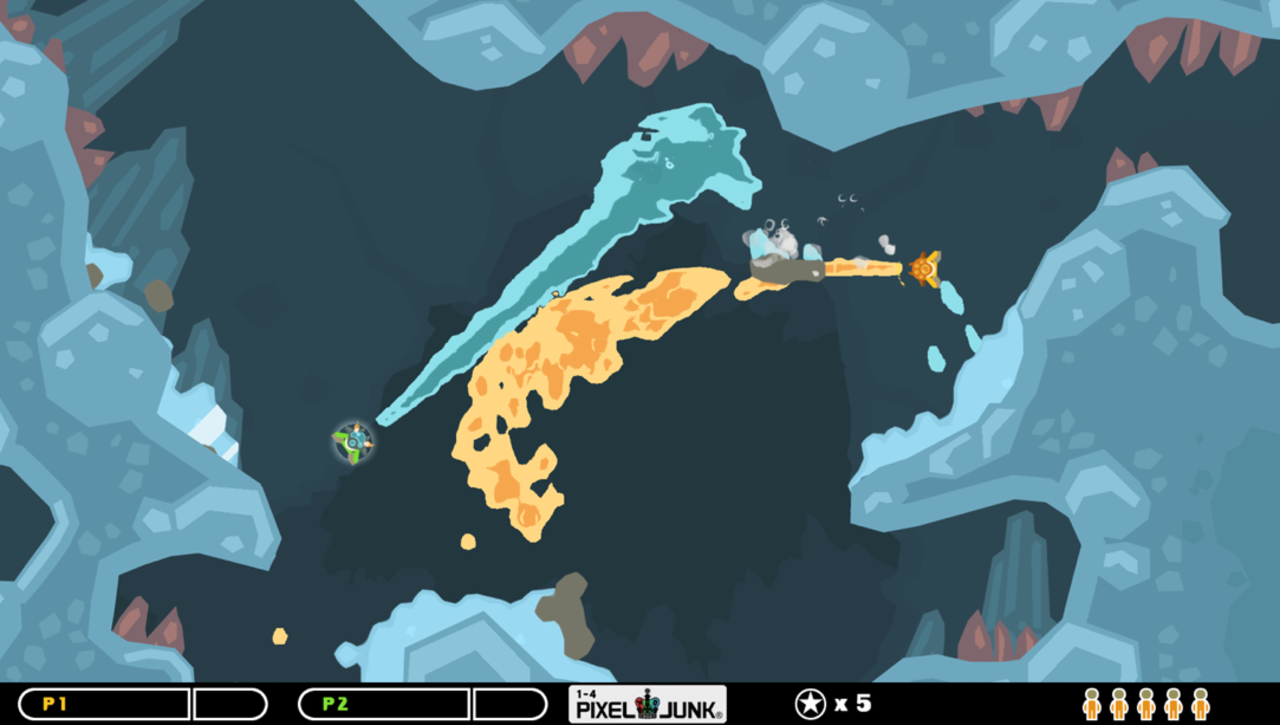The height and width of the screenshot is (725, 1280).
Task: Click the second survivor icon
Action: 1119,704
